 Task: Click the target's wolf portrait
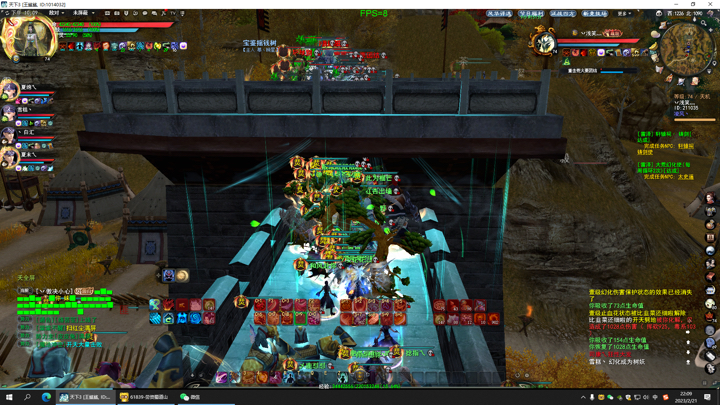tap(544, 43)
